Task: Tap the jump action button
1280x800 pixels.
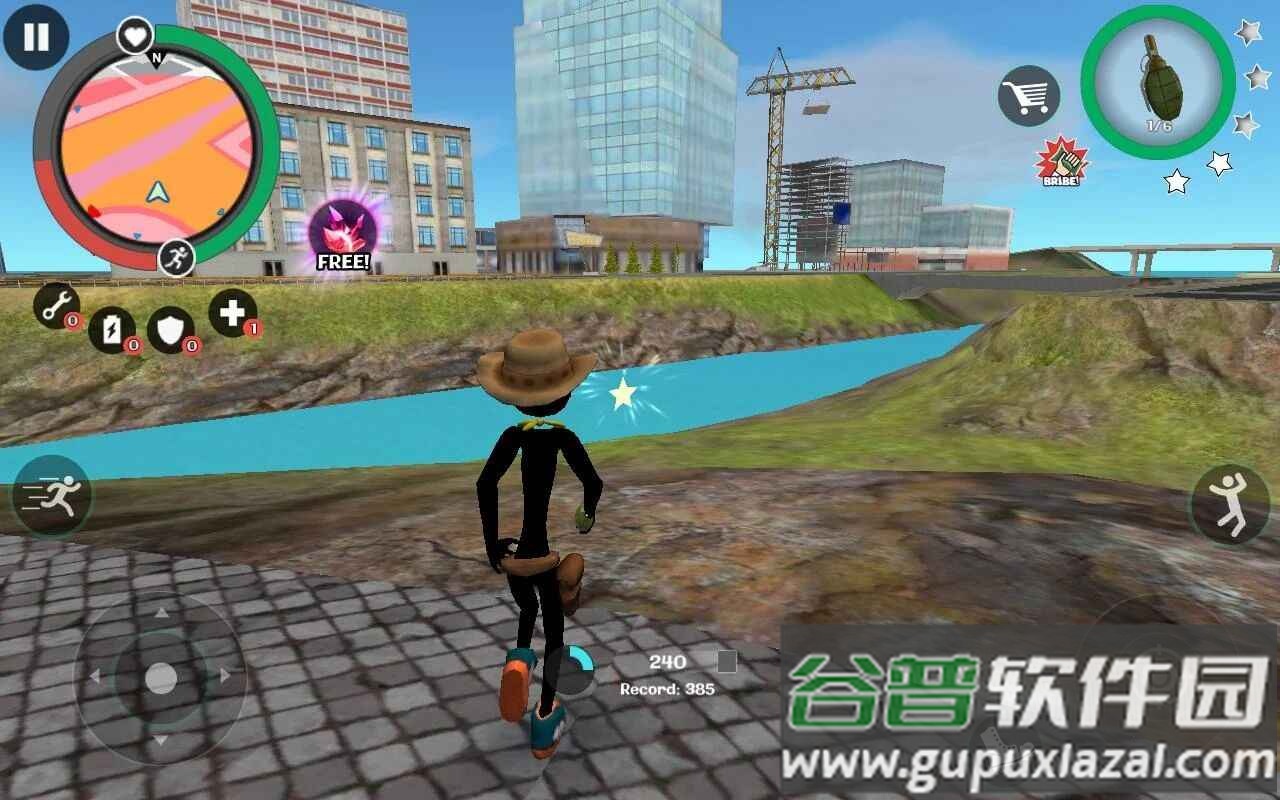Action: pos(1229,504)
